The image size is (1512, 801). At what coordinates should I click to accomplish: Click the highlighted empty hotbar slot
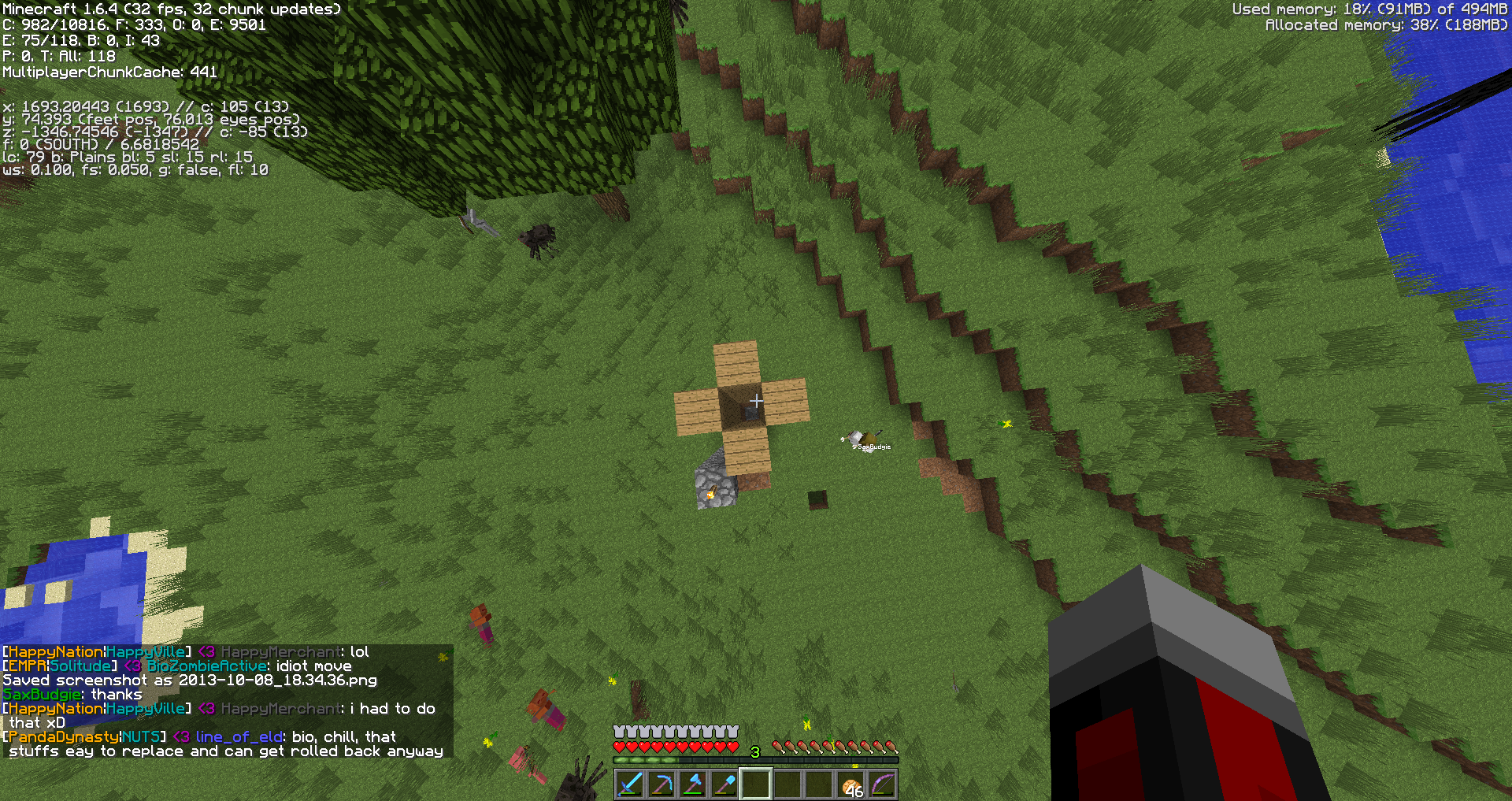click(756, 784)
